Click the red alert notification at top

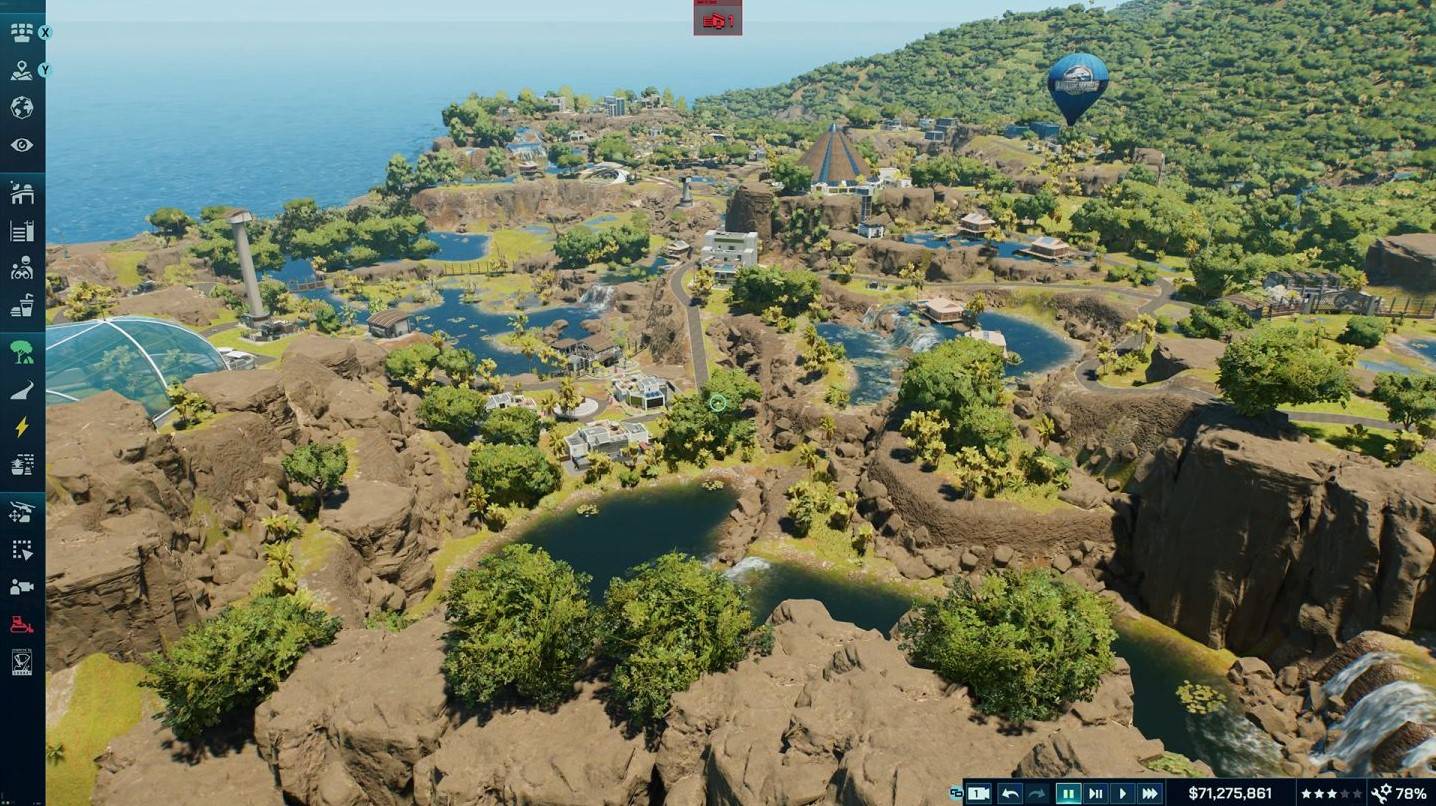click(717, 19)
